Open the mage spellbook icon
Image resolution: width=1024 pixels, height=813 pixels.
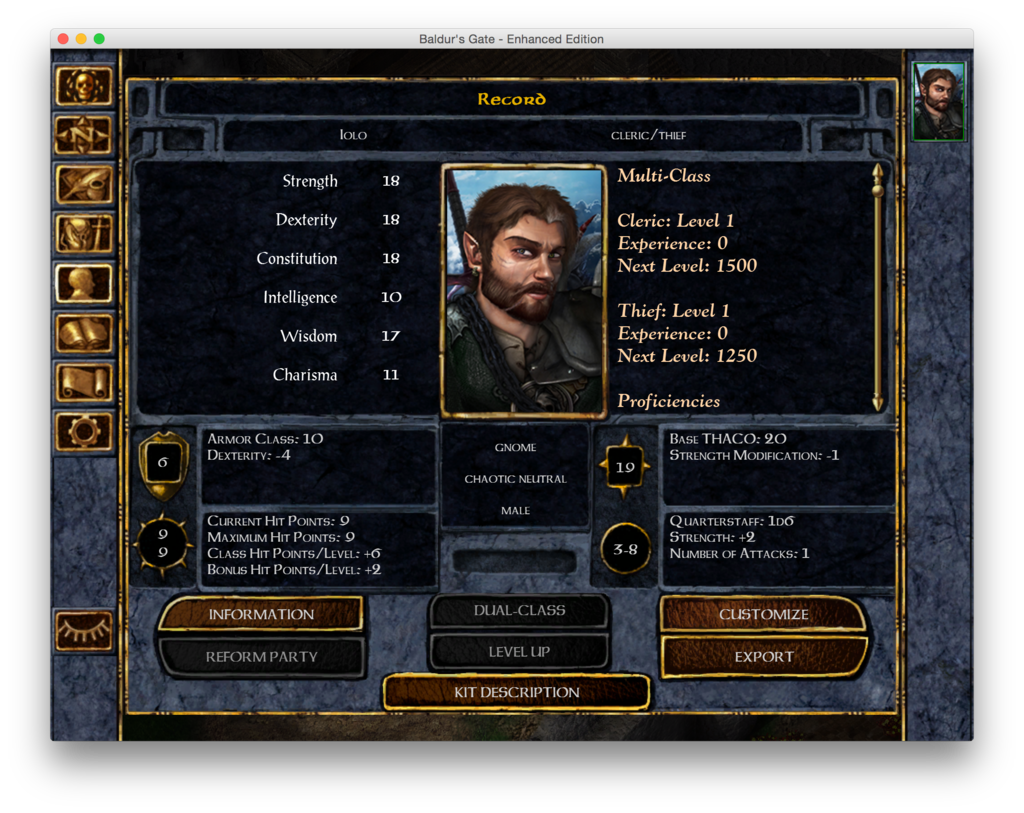(83, 333)
